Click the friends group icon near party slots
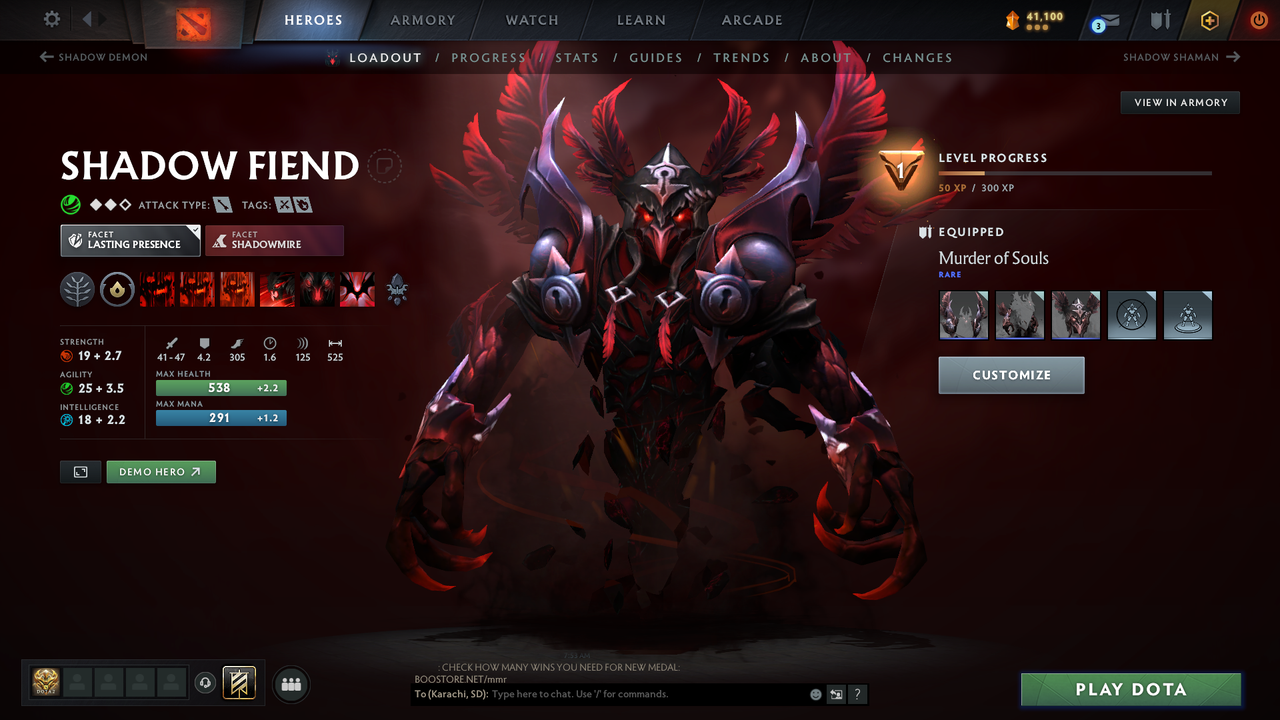This screenshot has width=1280, height=720. point(290,683)
